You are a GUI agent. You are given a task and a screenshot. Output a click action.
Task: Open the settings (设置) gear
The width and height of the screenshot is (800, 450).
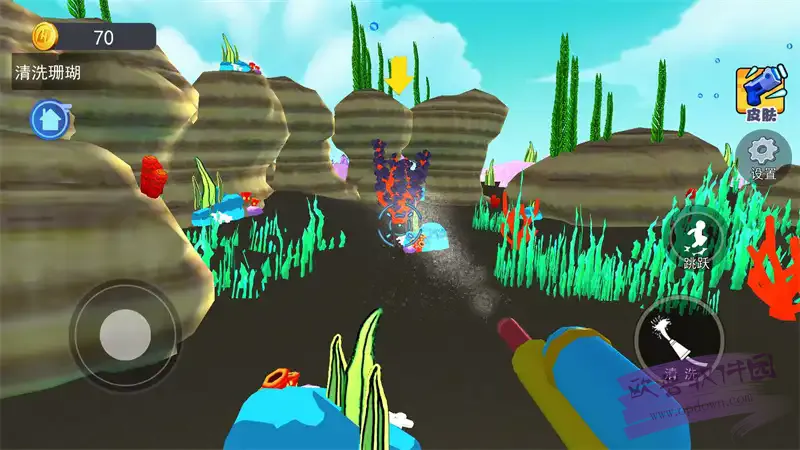point(764,156)
